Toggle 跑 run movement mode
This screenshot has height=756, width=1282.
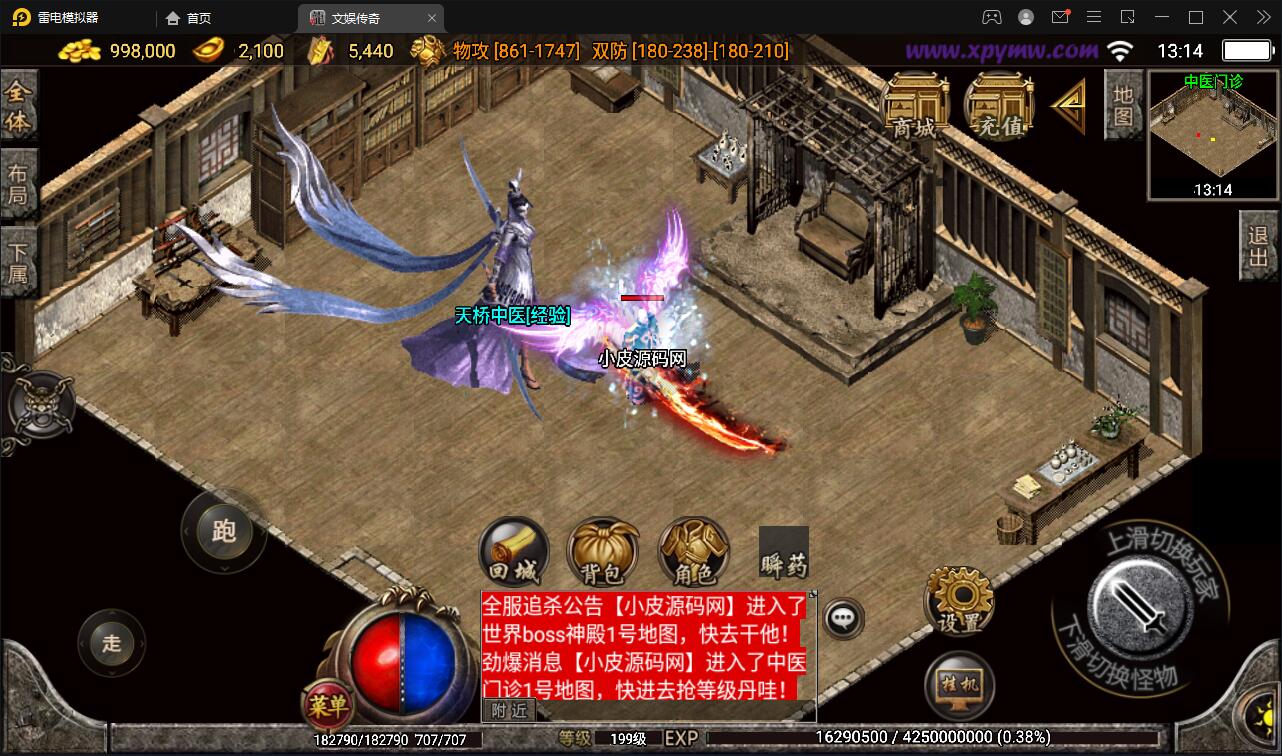click(x=223, y=533)
